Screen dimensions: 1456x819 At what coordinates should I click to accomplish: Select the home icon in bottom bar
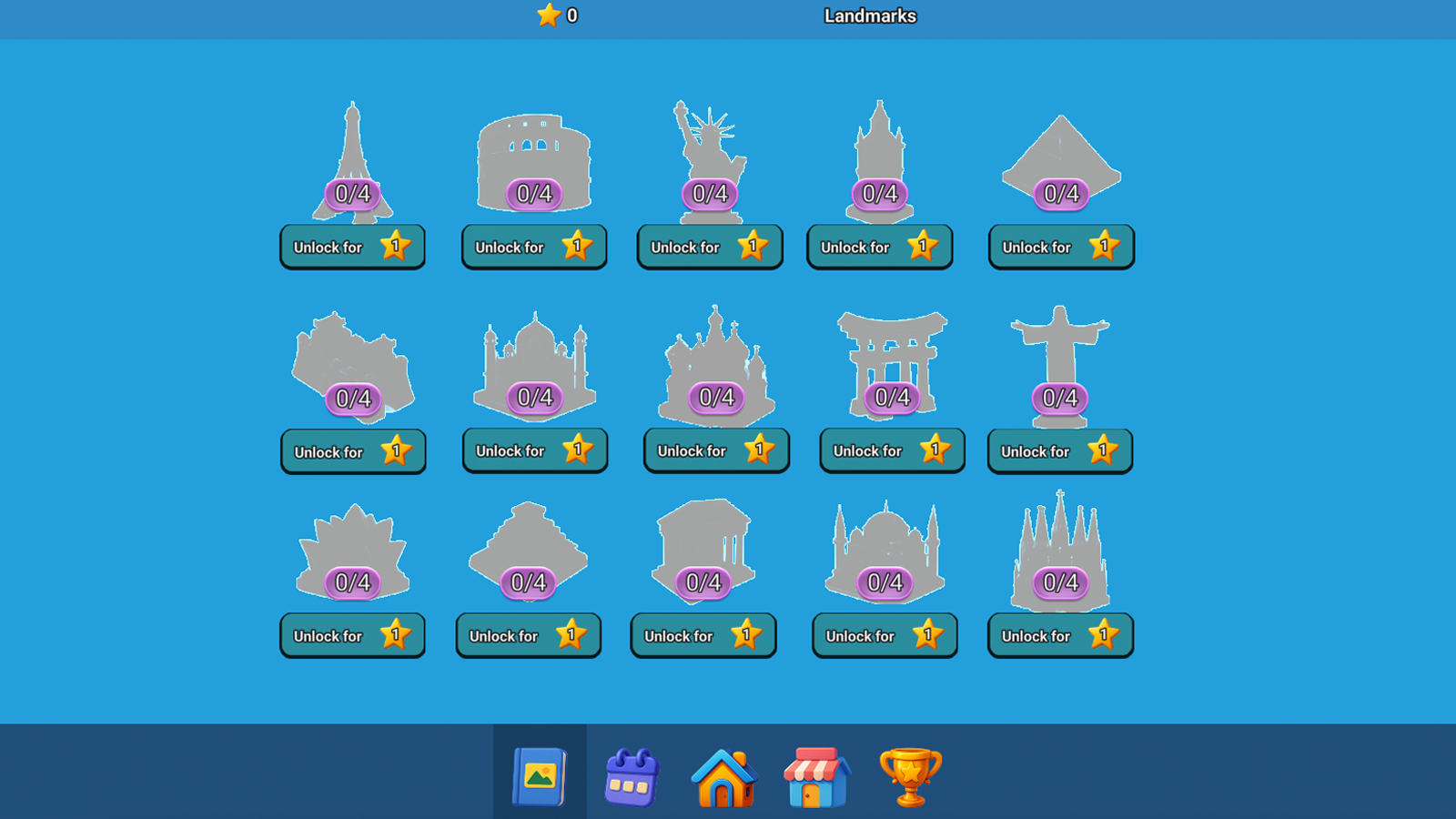pyautogui.click(x=724, y=775)
